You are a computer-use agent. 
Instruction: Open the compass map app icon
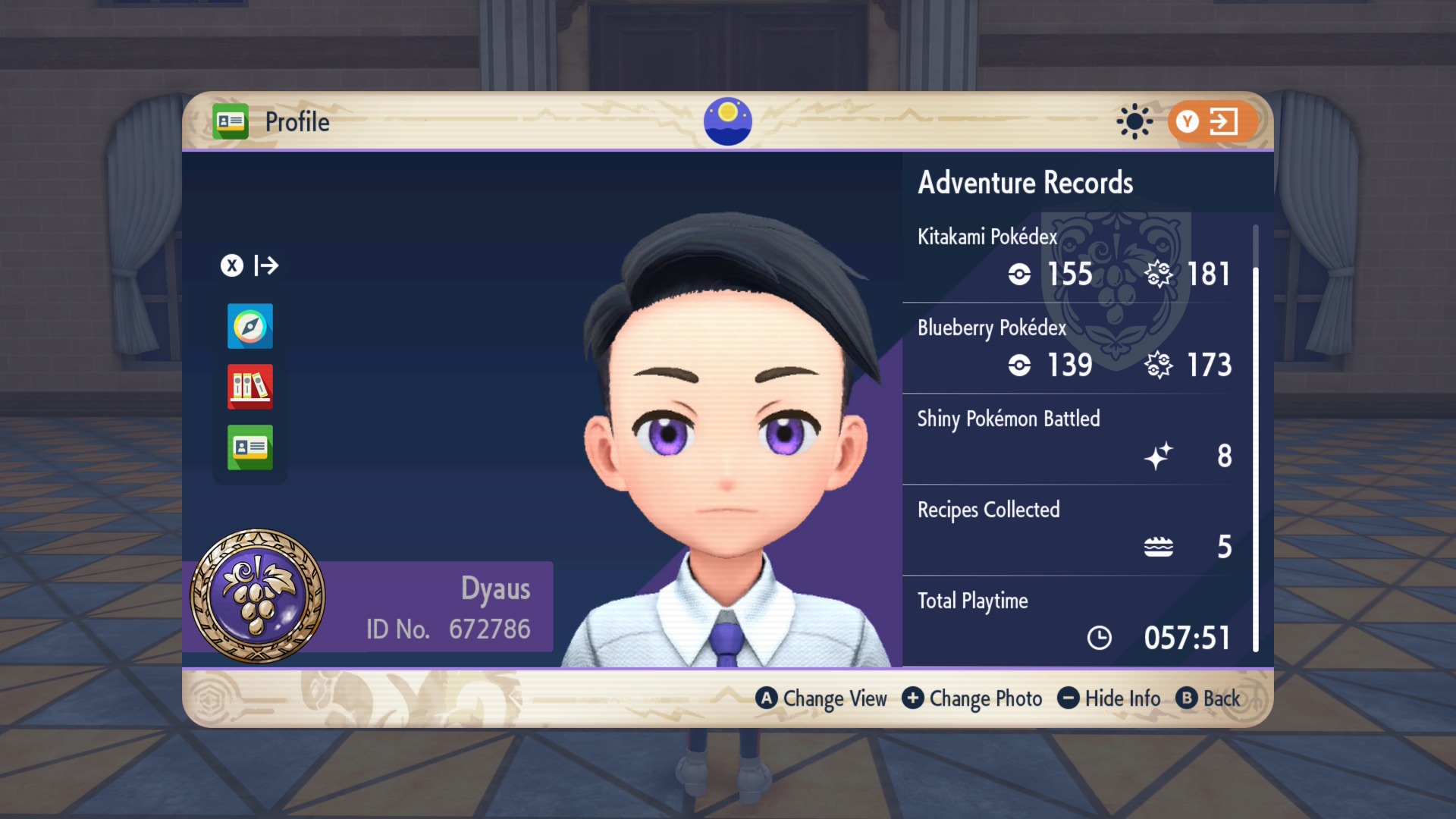[x=249, y=327]
